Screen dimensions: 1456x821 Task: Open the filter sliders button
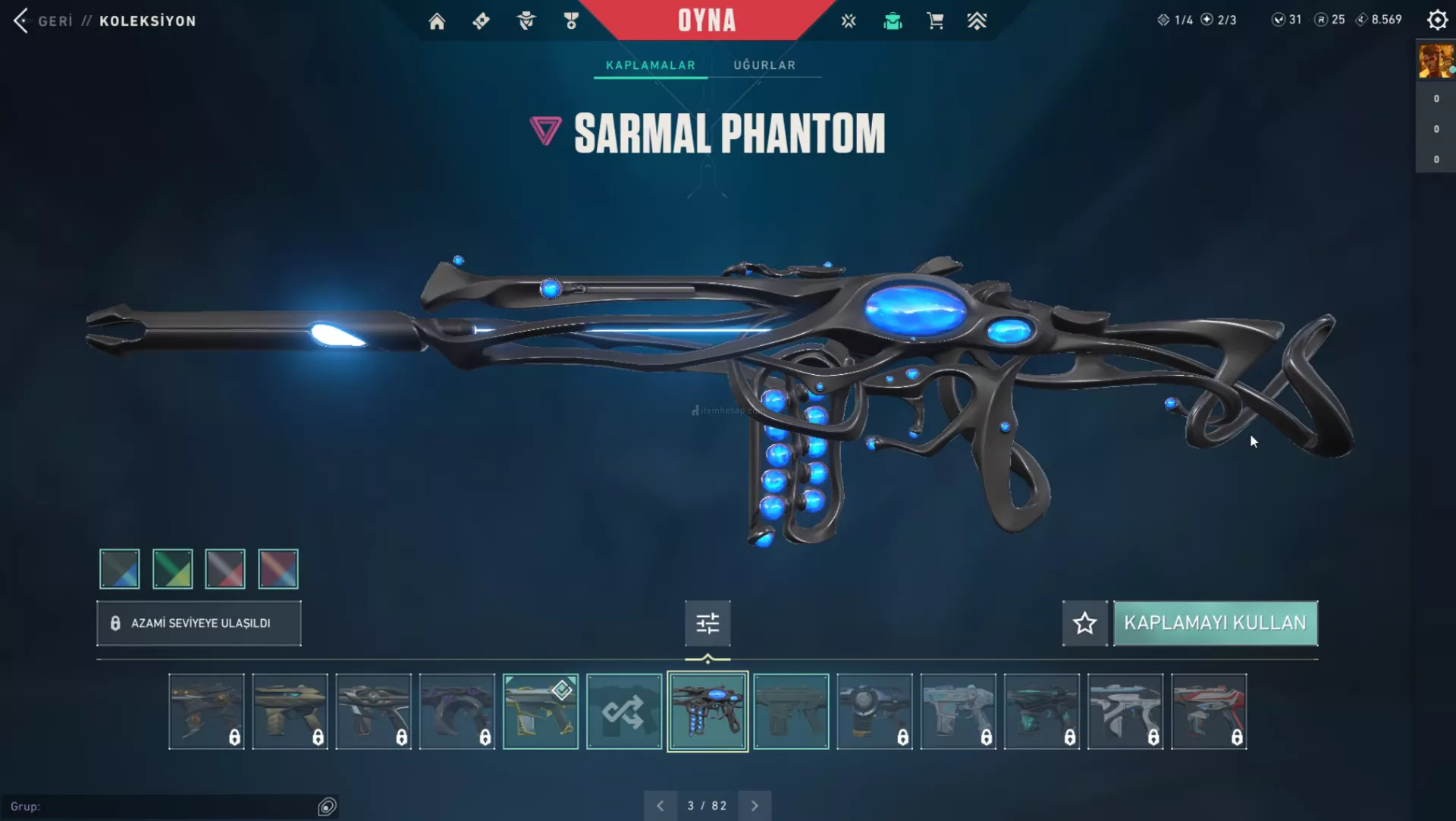click(x=708, y=623)
